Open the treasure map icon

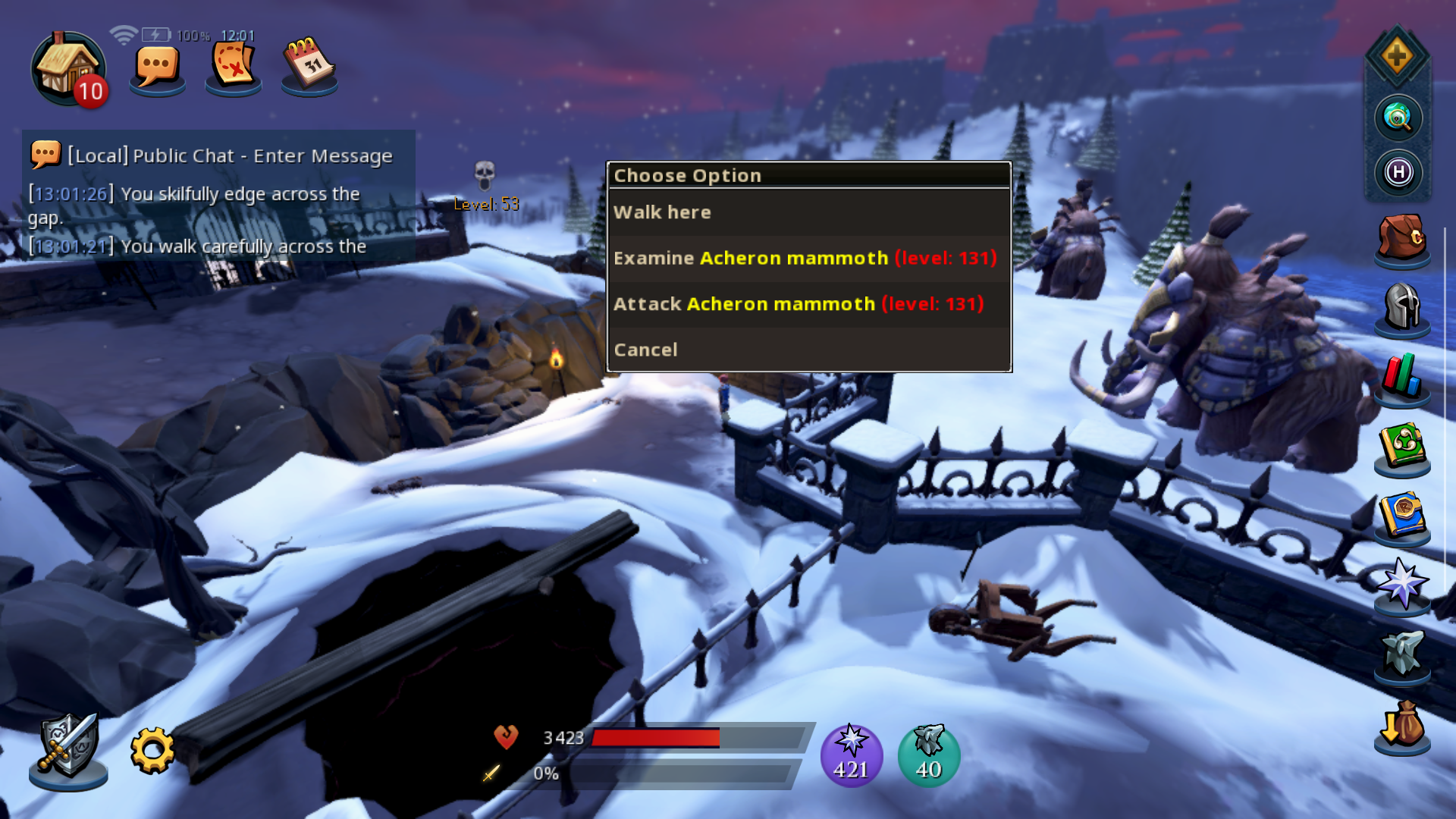233,67
